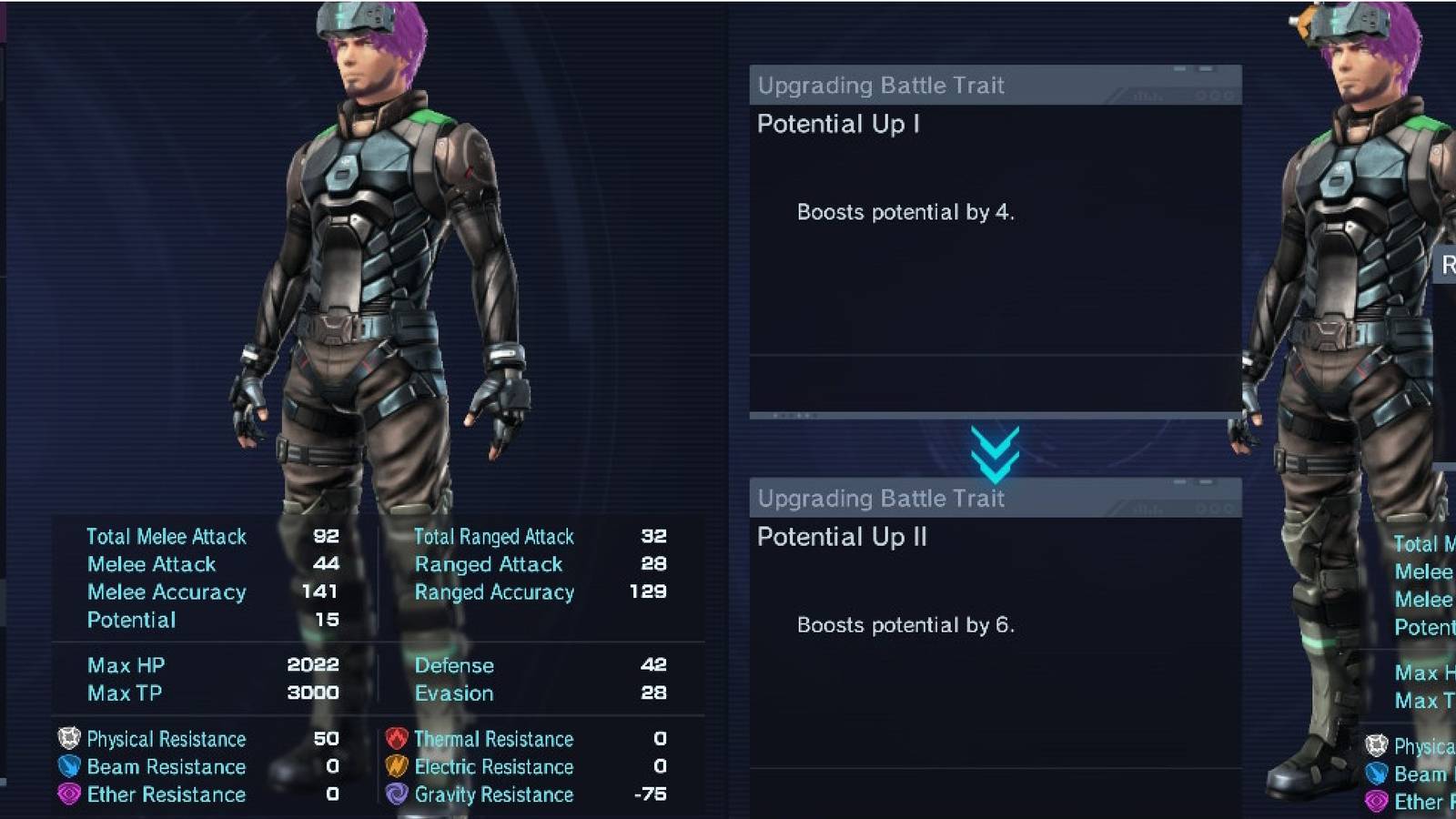1456x819 pixels.
Task: Click the horizontal divider bar under upper panel
Action: click(996, 417)
